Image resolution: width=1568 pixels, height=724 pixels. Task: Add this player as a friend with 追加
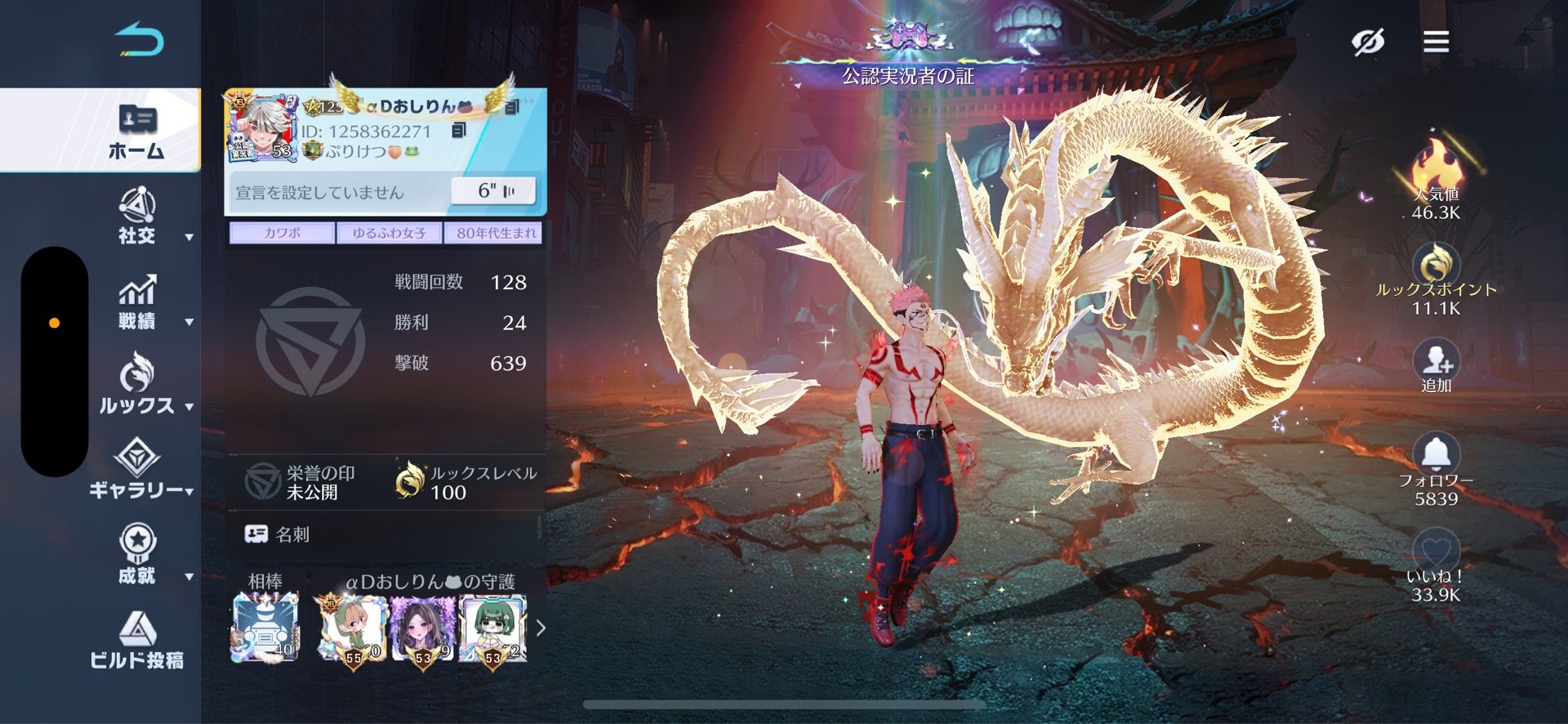pos(1436,360)
